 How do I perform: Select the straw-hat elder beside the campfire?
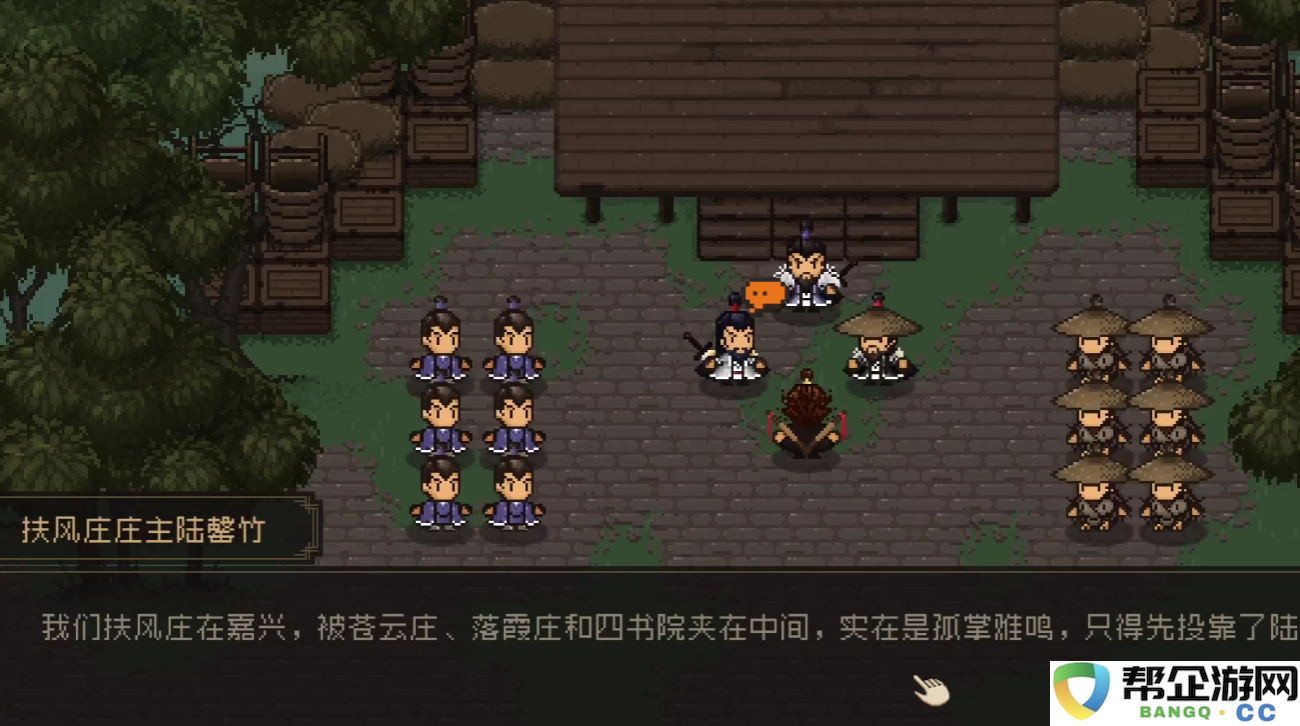pyautogui.click(x=877, y=345)
